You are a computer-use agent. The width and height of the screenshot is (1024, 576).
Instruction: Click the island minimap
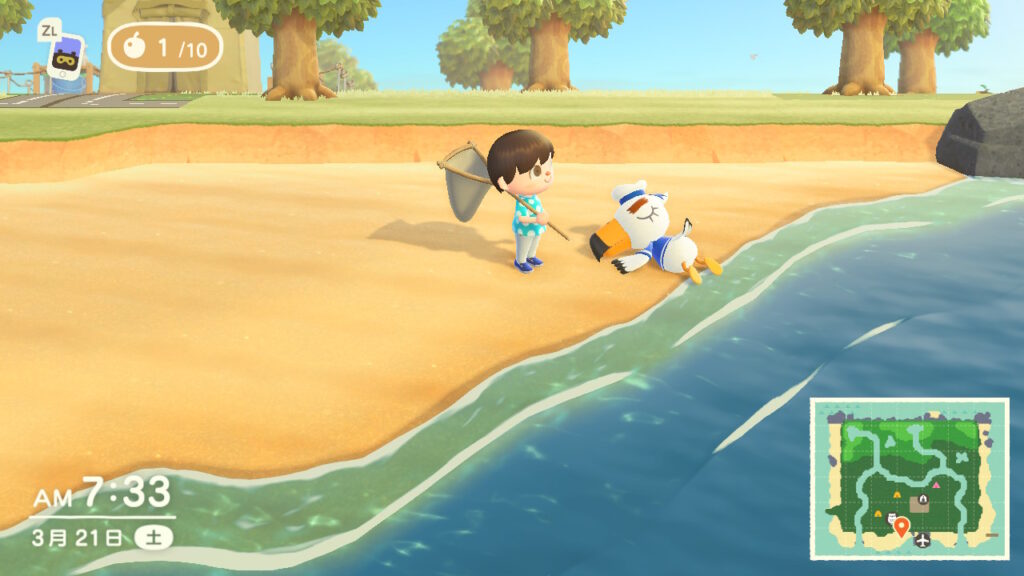click(909, 478)
